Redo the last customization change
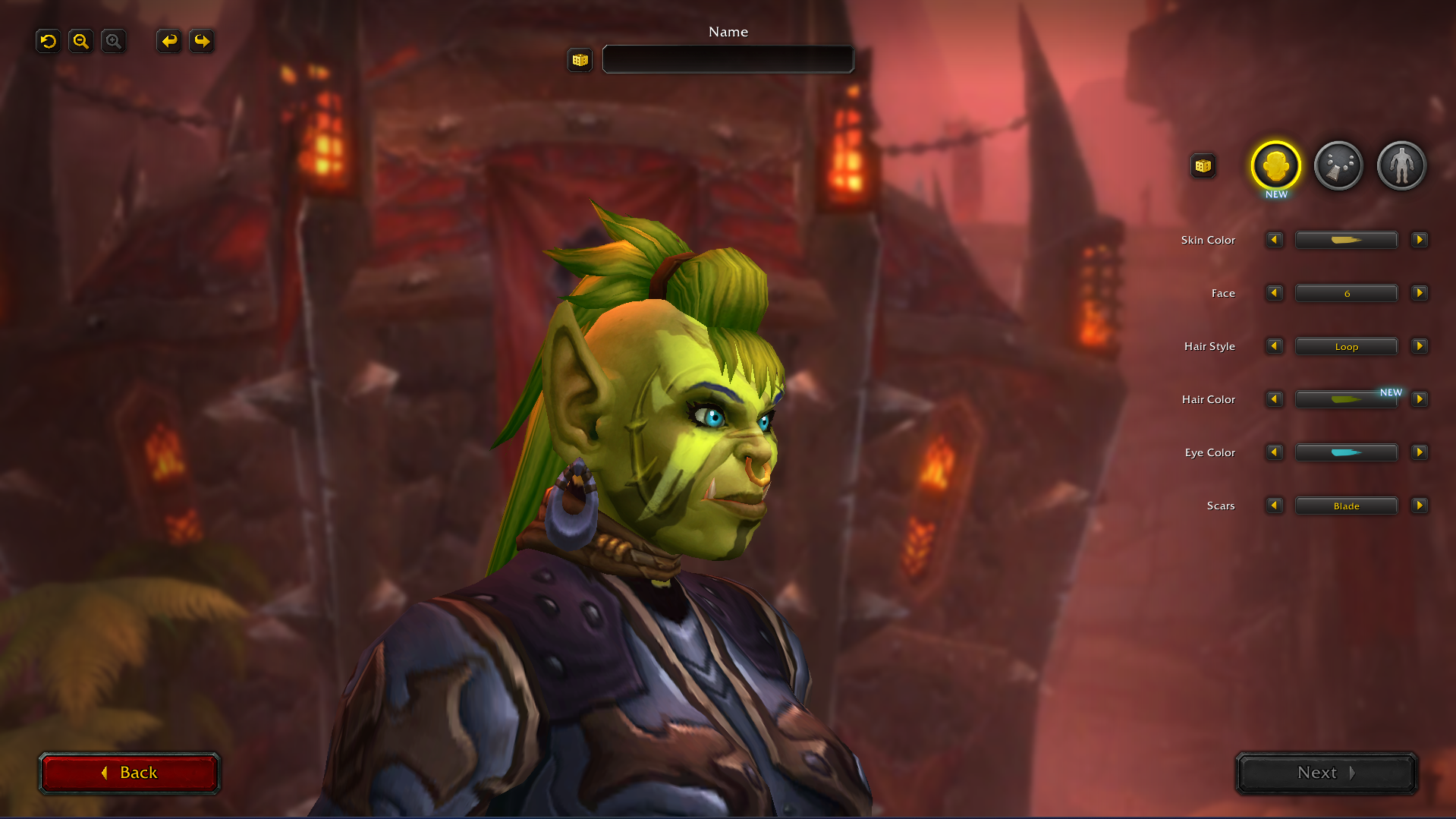Viewport: 1456px width, 819px height. (201, 41)
